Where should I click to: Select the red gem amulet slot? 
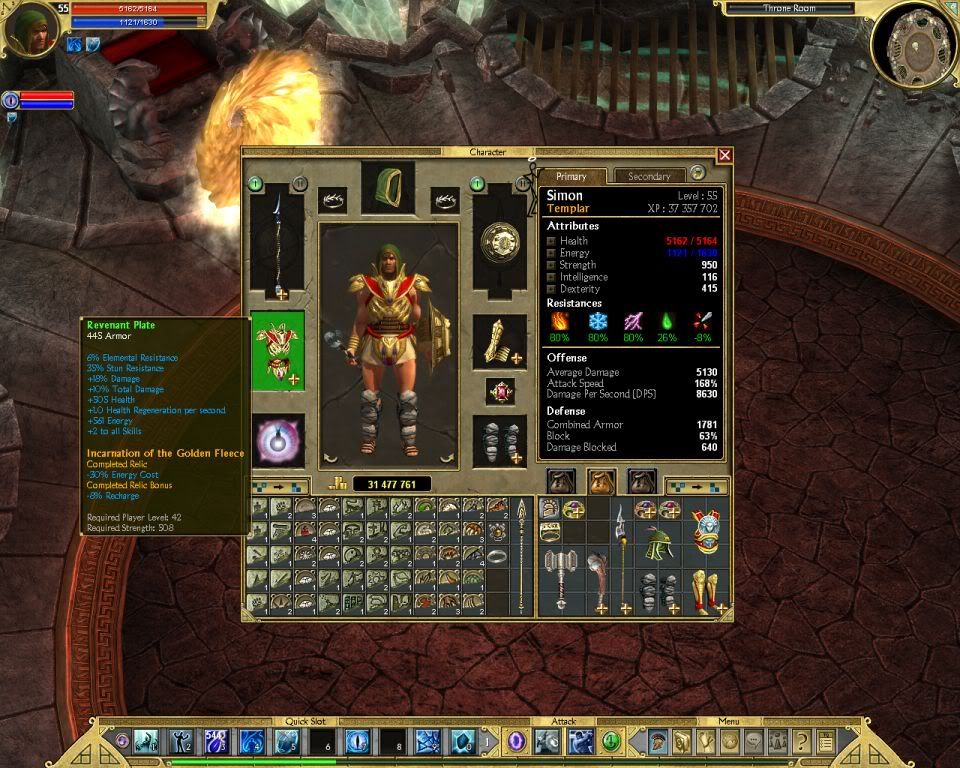[x=499, y=391]
